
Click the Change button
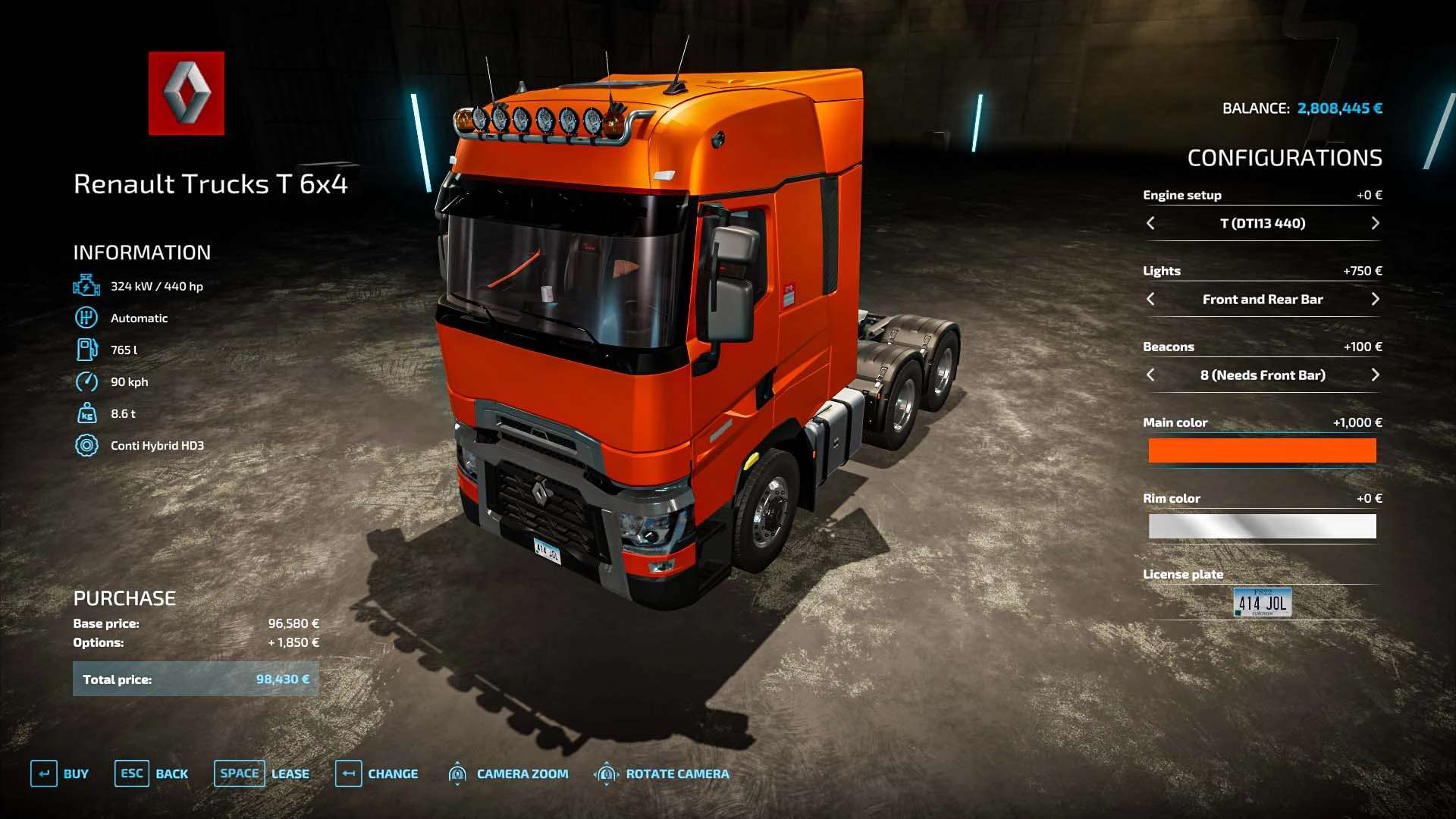377,773
